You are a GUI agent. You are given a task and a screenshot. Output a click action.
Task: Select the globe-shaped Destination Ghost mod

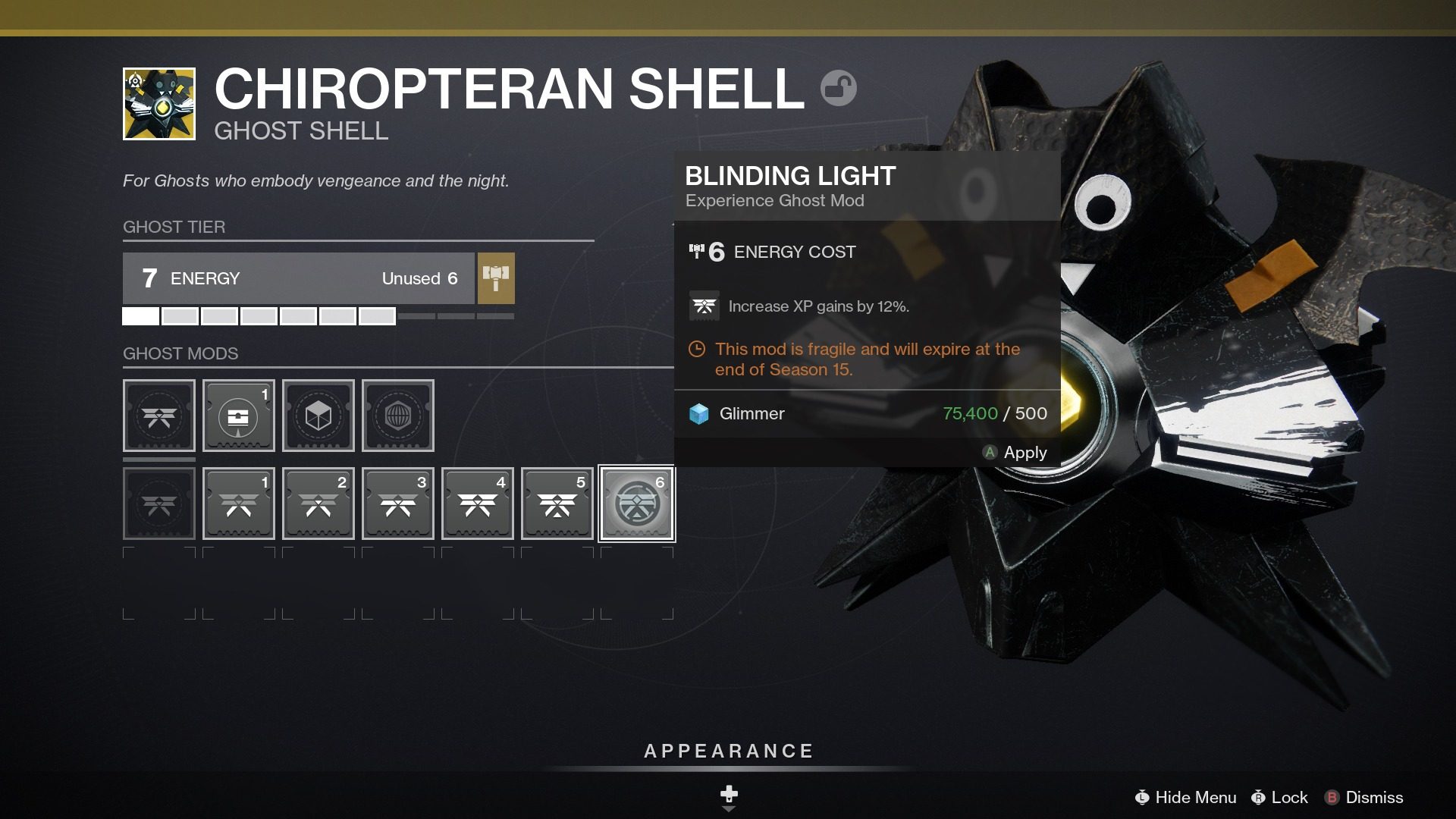[397, 416]
